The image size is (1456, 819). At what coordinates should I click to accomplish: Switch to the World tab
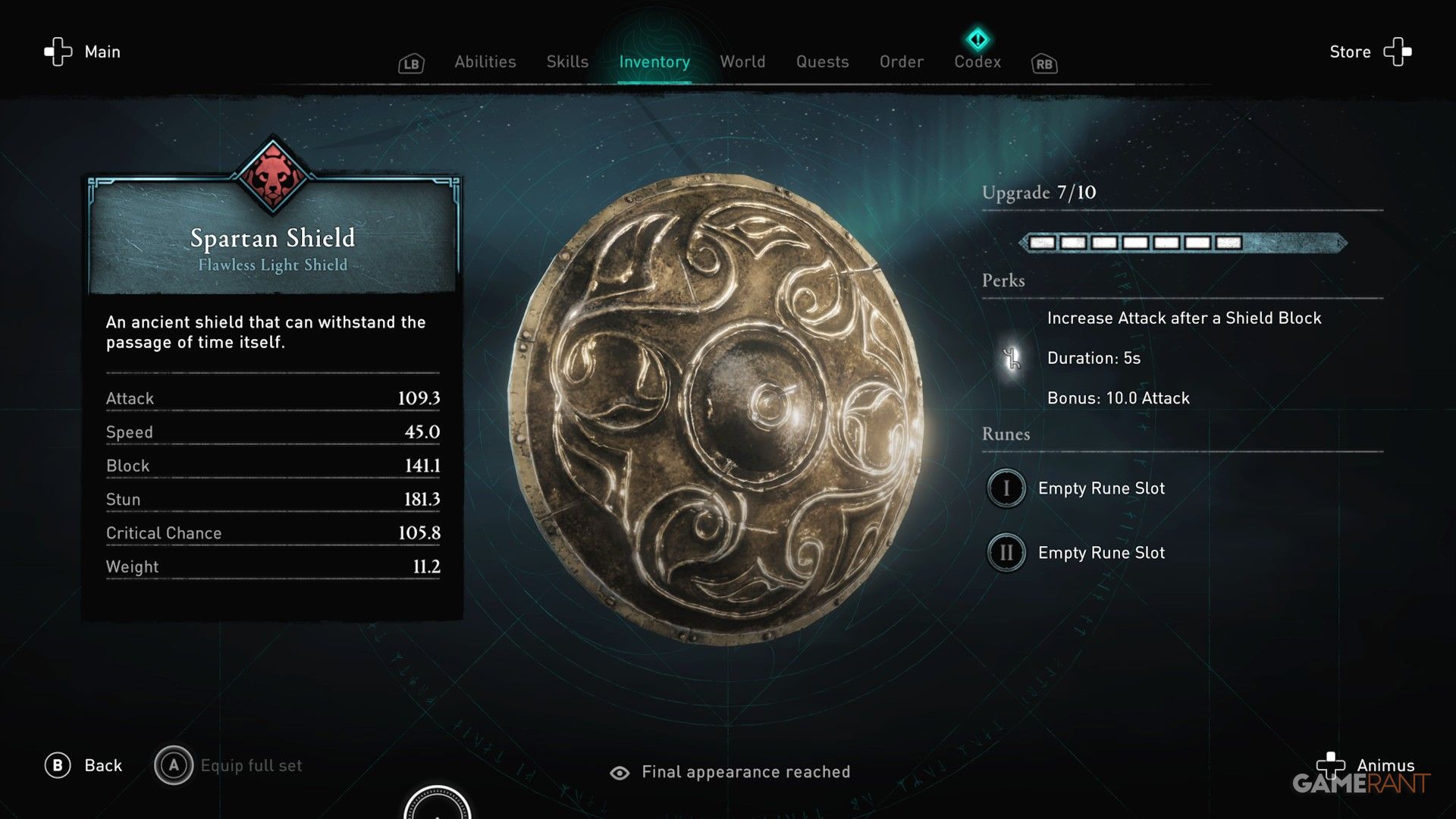[742, 62]
